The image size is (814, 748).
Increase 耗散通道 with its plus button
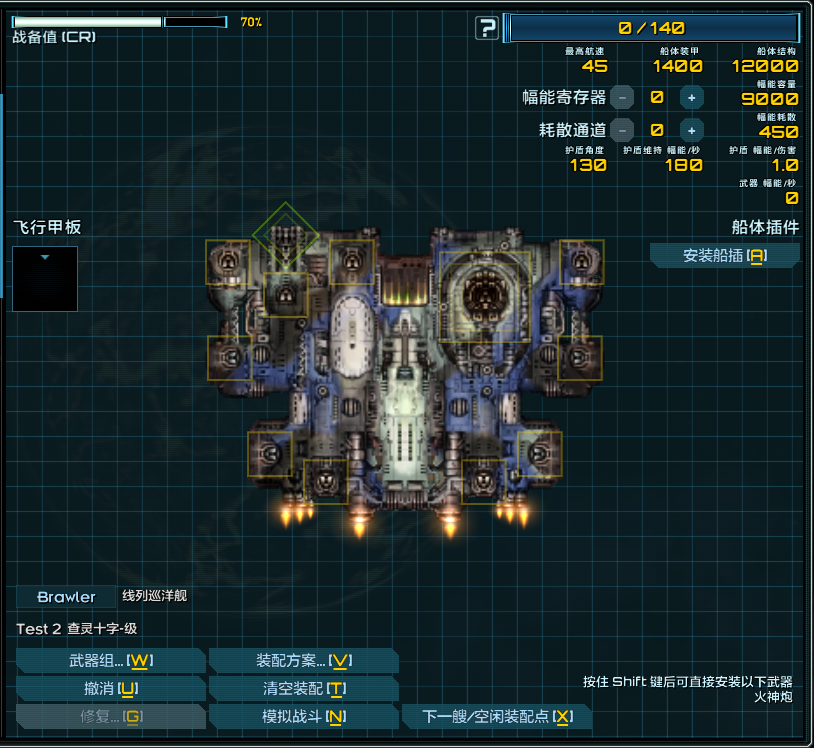[x=691, y=129]
